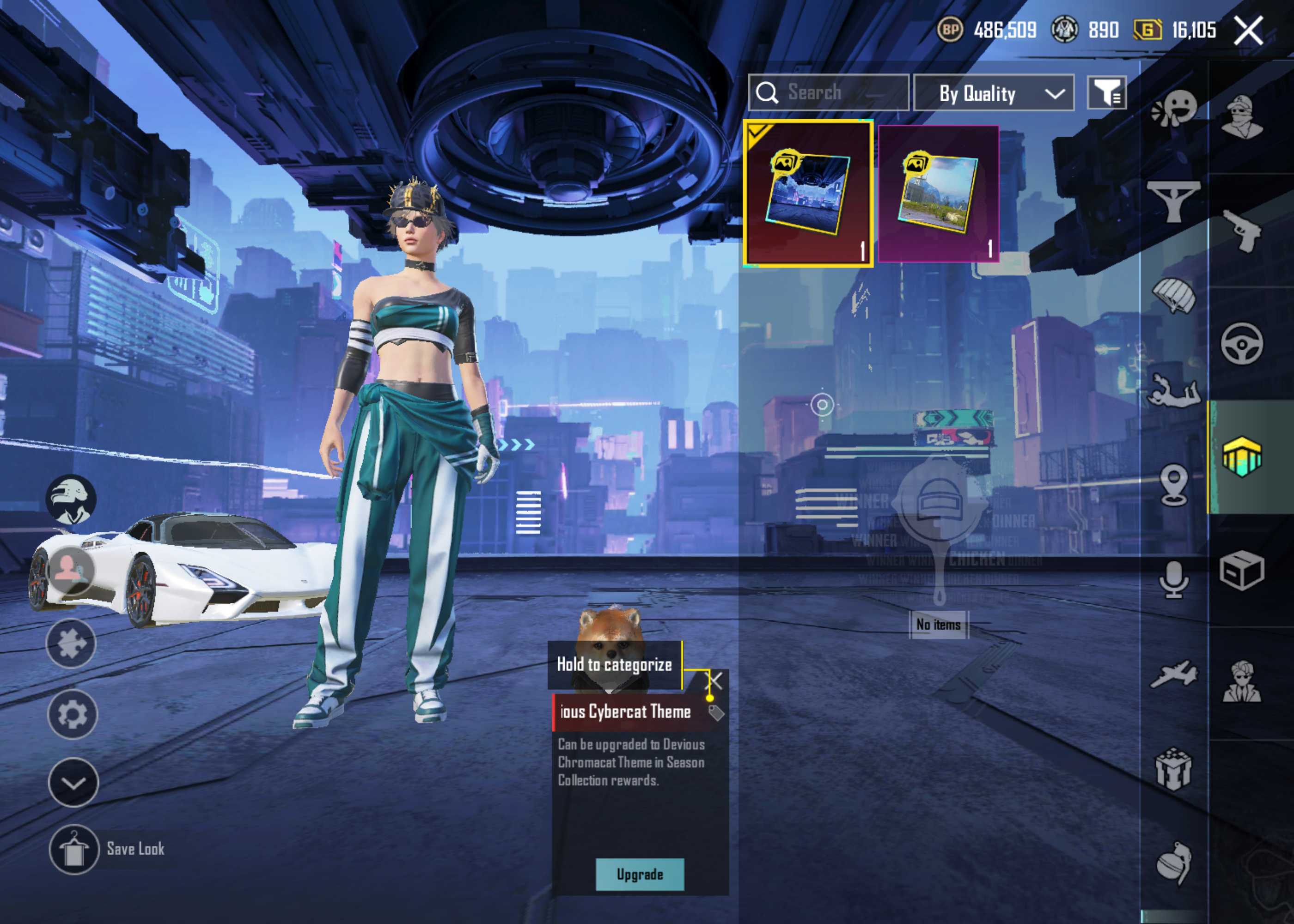1294x924 pixels.
Task: Open the filter funnel button
Action: pos(1107,92)
